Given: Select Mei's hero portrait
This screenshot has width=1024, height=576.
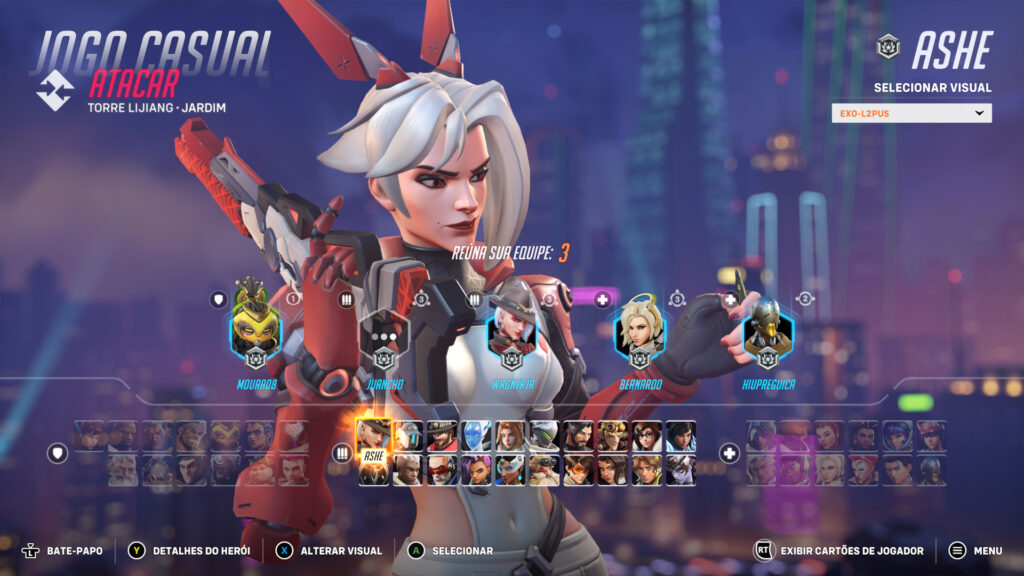Looking at the screenshot, I should click(646, 436).
